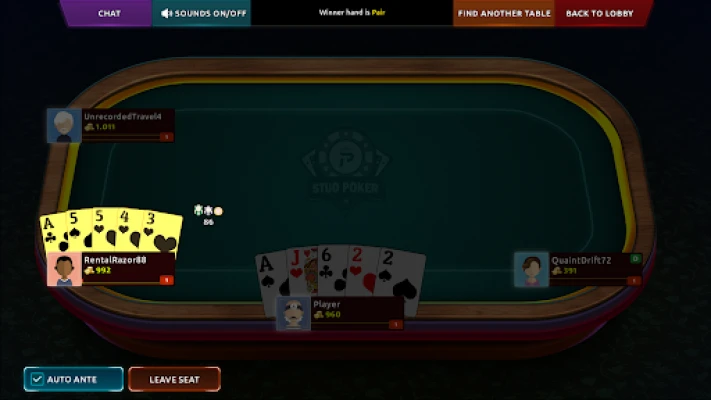Go back to lobby
711x400 pixels.
(x=598, y=13)
